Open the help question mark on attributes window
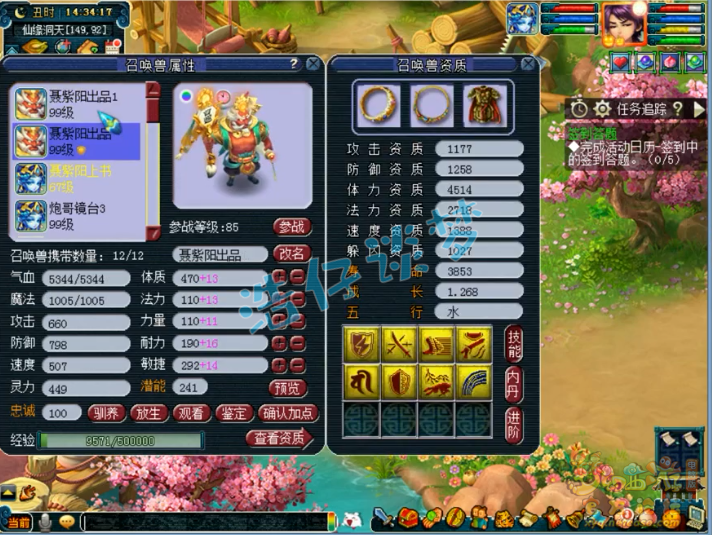Screen dimensions: 712x535 (293, 63)
